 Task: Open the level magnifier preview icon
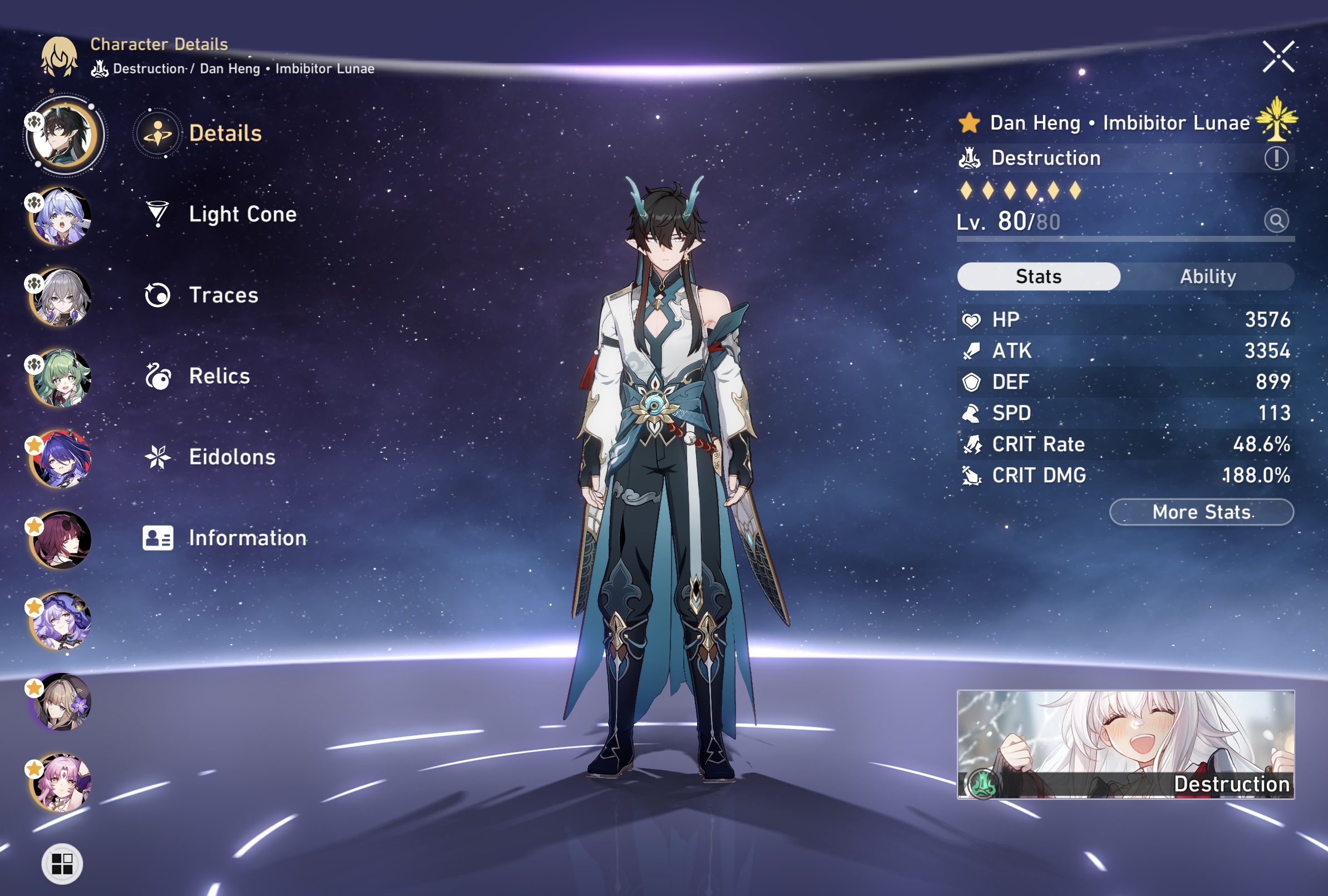click(x=1276, y=221)
